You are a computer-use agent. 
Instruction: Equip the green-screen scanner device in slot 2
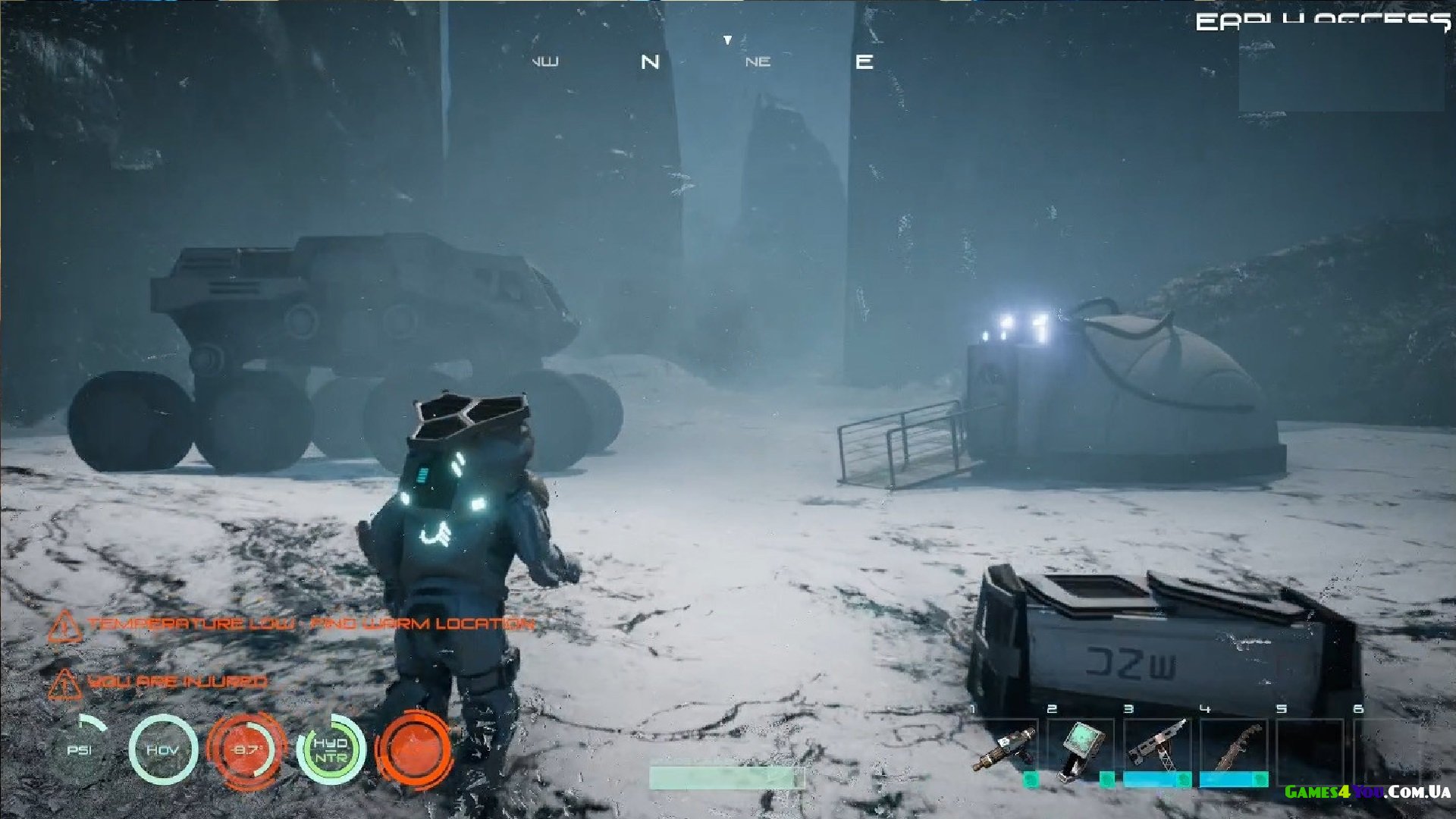pos(1081,748)
